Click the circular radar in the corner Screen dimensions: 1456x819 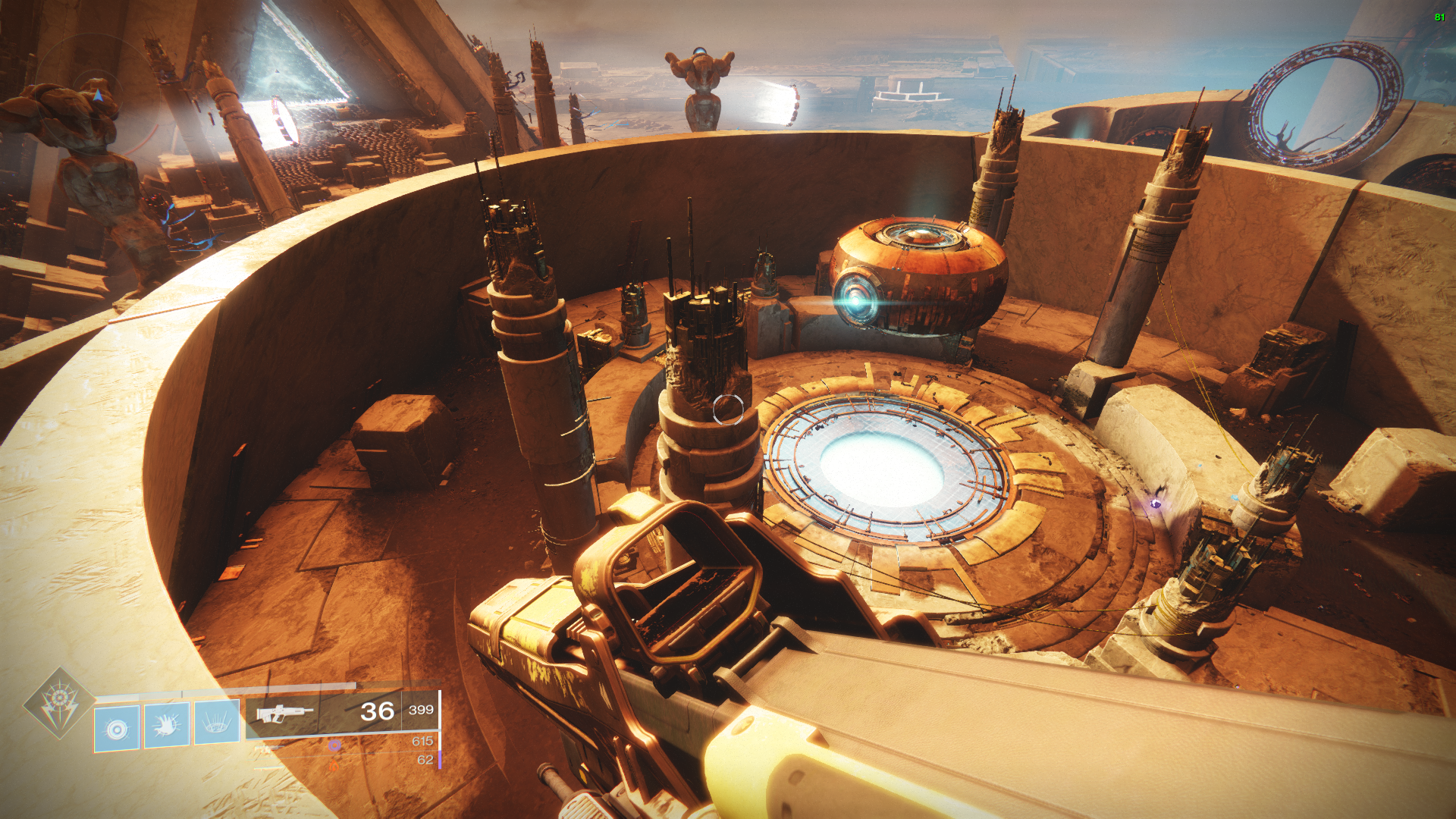[96, 94]
